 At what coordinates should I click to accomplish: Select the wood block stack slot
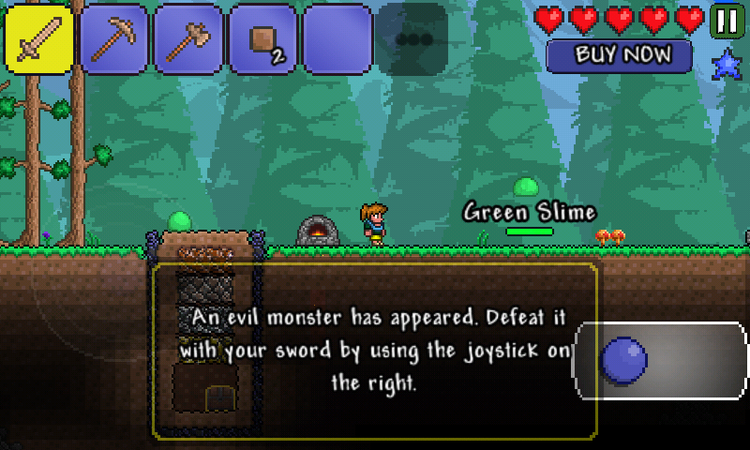[262, 39]
